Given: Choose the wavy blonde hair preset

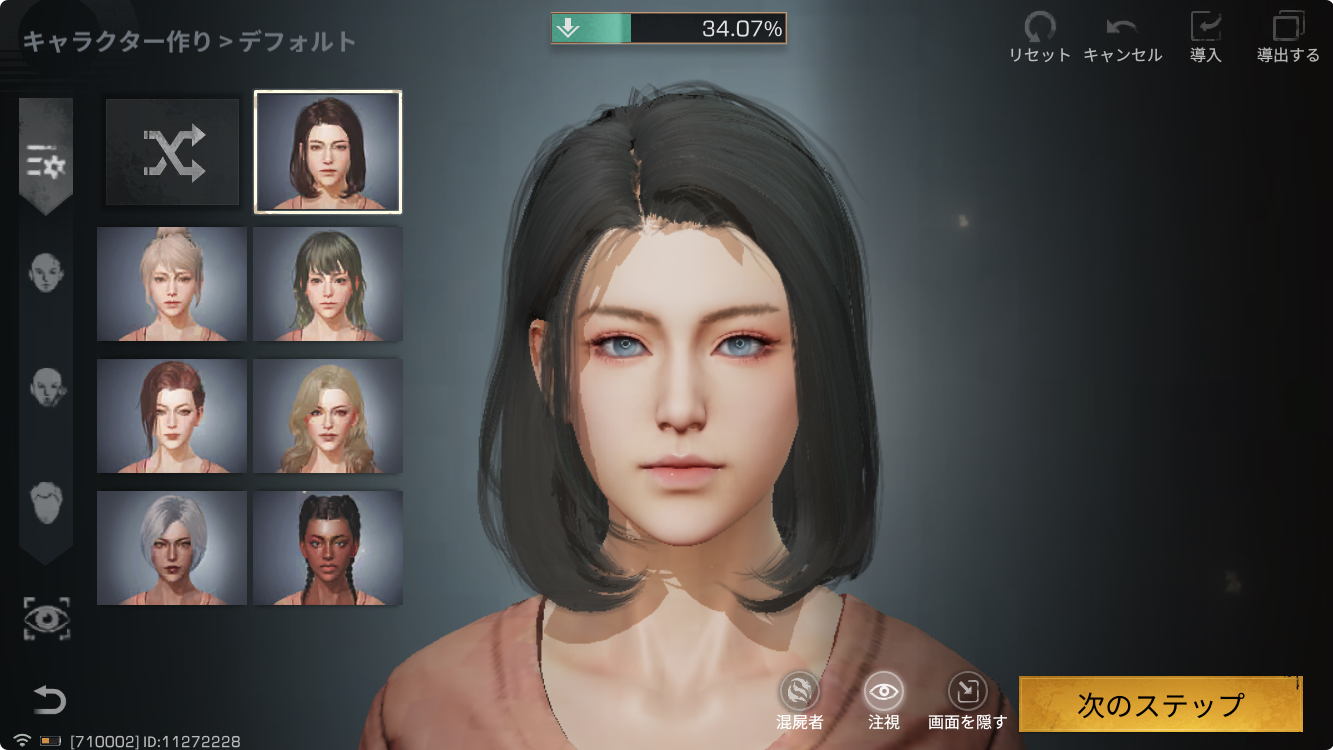Looking at the screenshot, I should 328,416.
